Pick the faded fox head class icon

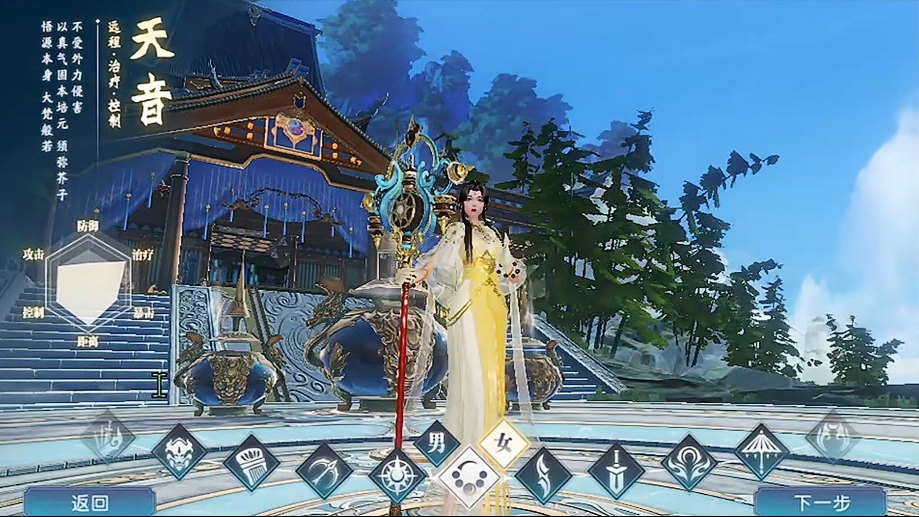click(x=832, y=436)
